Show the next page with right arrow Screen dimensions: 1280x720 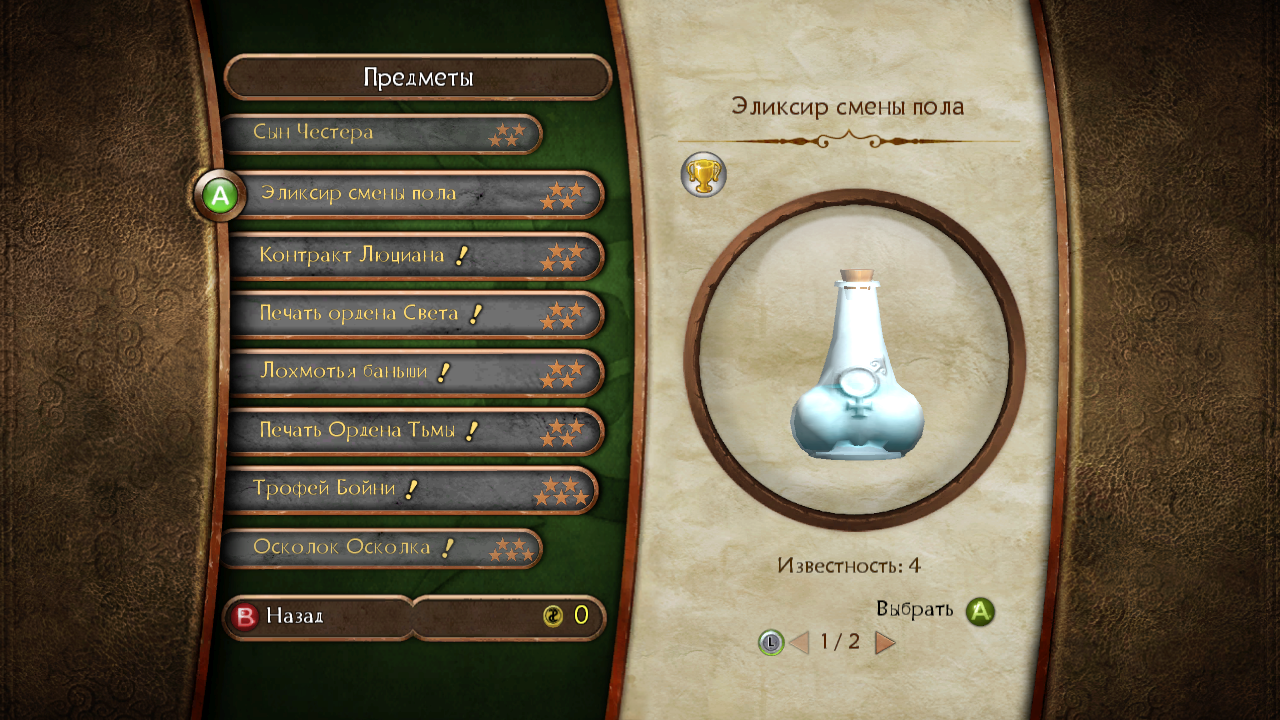click(x=885, y=642)
